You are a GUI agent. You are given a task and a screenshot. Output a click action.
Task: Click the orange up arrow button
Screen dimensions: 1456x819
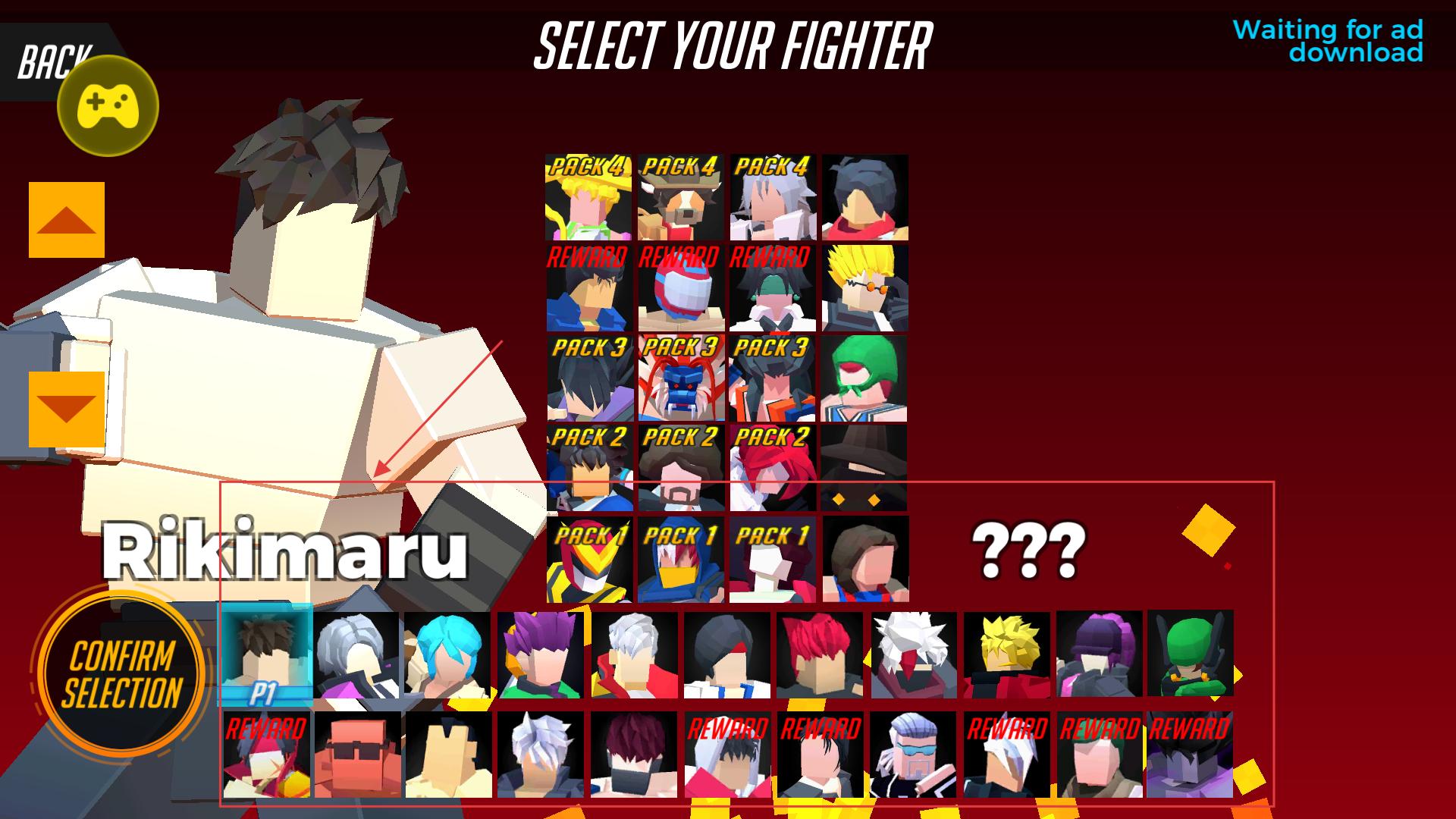[67, 220]
